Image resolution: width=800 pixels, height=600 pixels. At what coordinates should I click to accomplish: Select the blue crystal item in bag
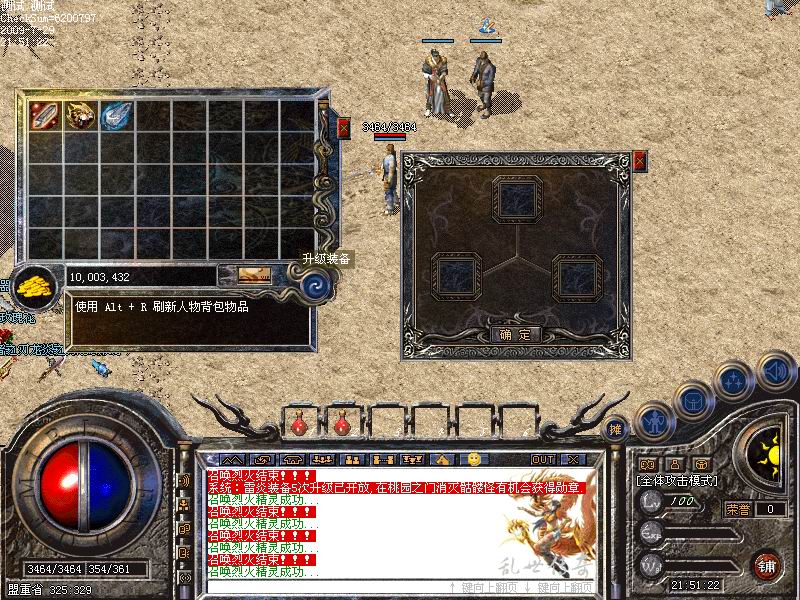point(116,115)
